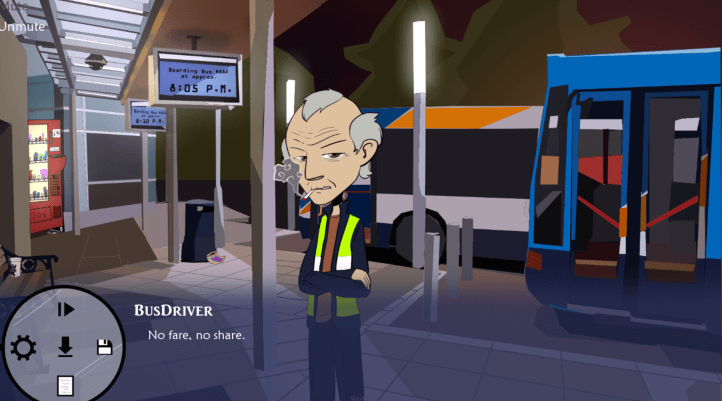
Task: Click the download arrow load icon
Action: click(65, 347)
